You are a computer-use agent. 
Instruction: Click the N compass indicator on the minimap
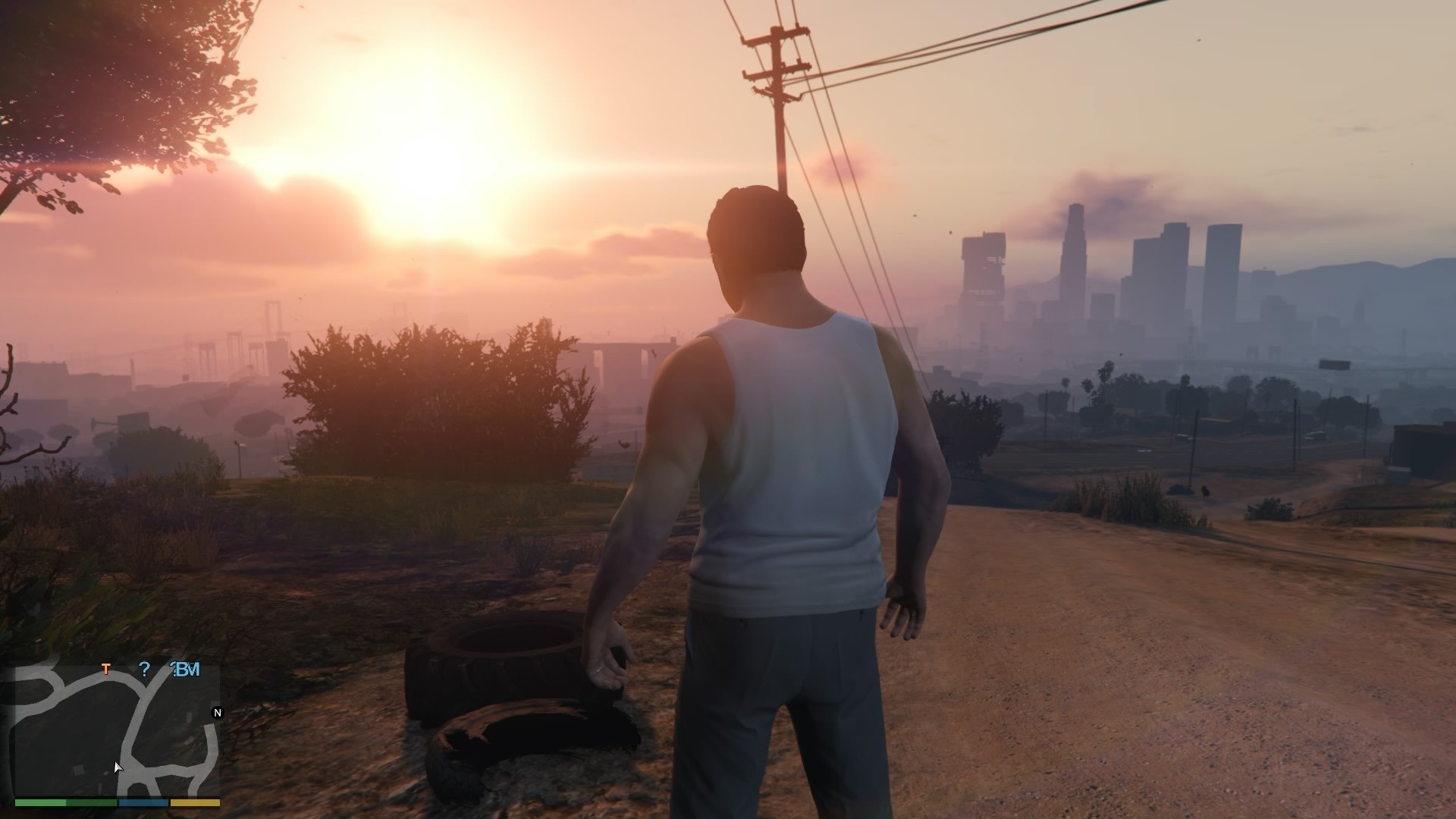click(x=217, y=713)
